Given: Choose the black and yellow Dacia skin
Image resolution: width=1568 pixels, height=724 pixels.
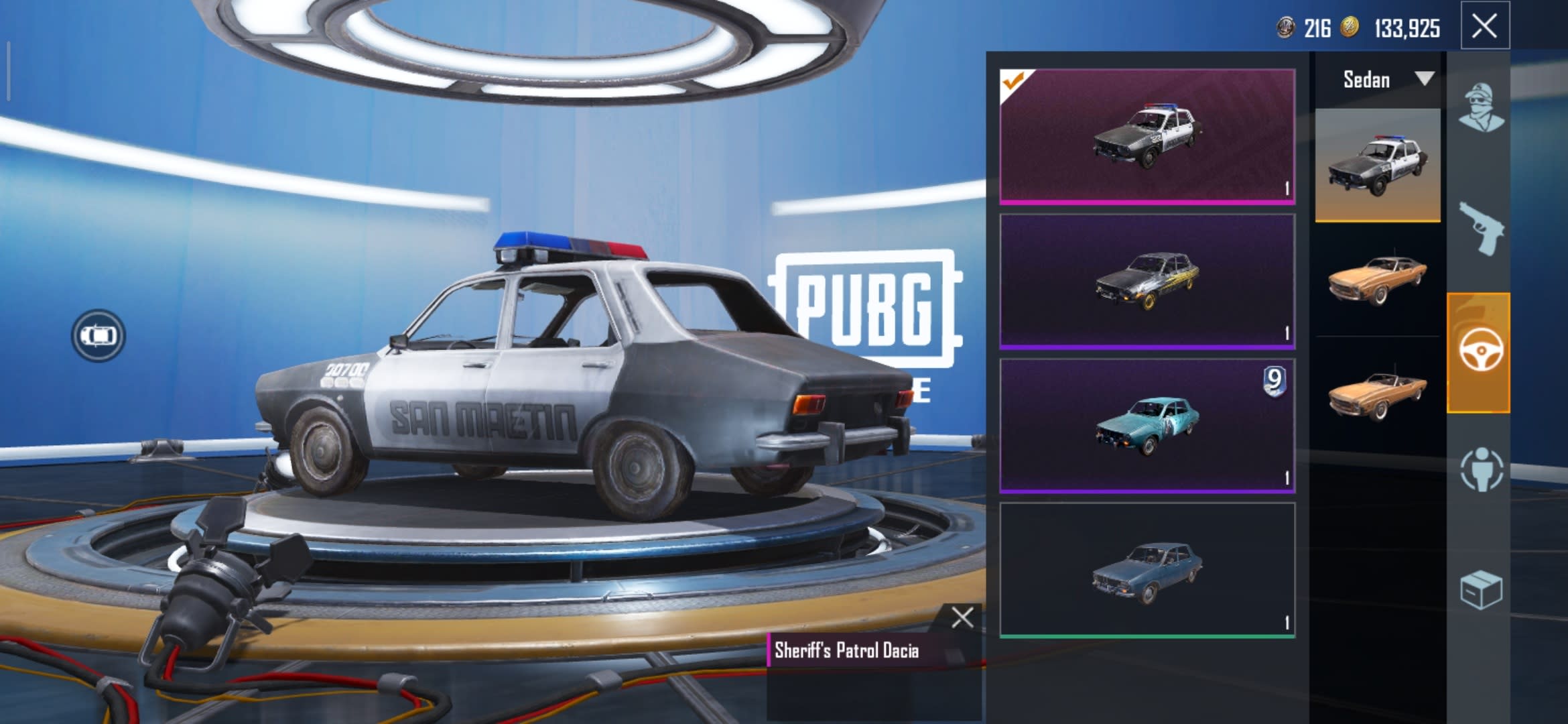Looking at the screenshot, I should 1147,281.
